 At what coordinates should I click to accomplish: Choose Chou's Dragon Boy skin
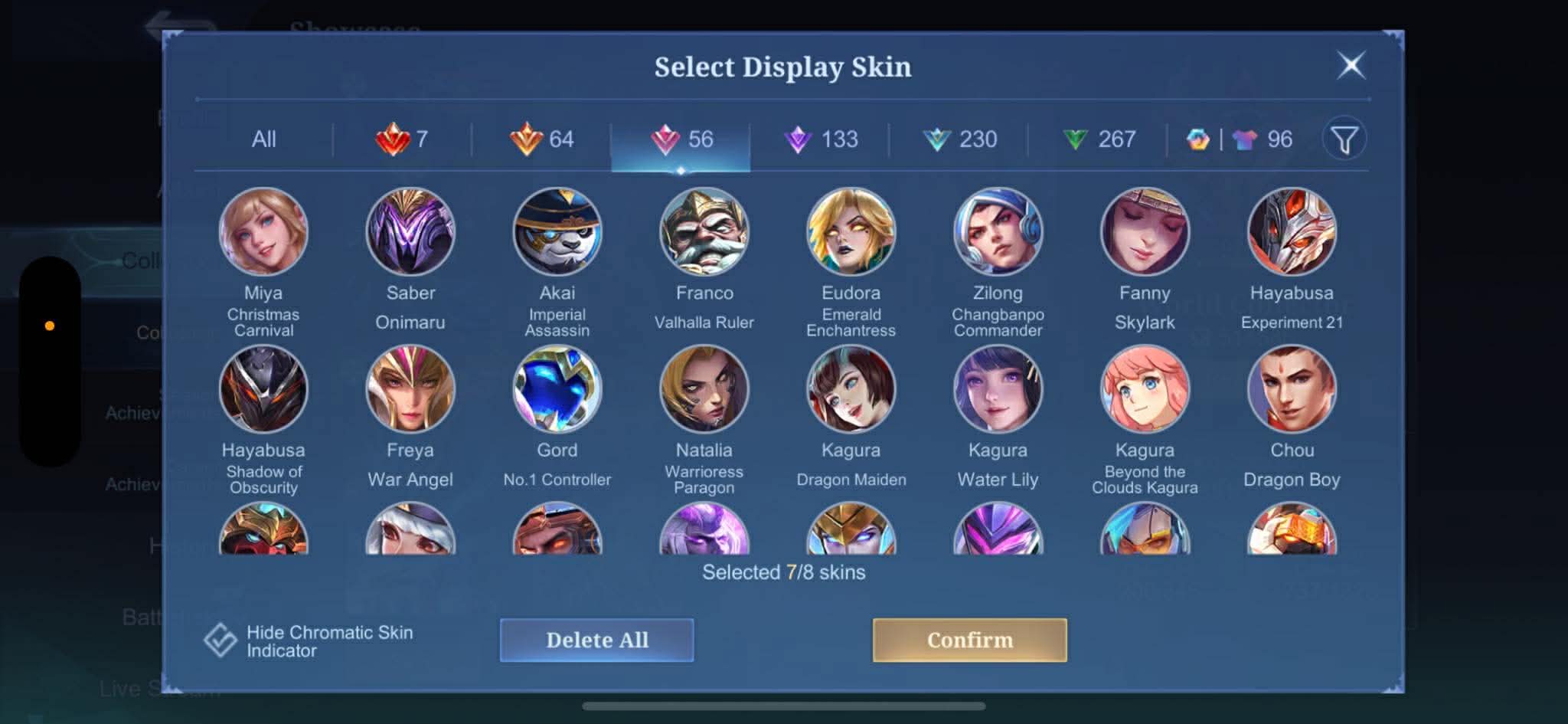1292,389
